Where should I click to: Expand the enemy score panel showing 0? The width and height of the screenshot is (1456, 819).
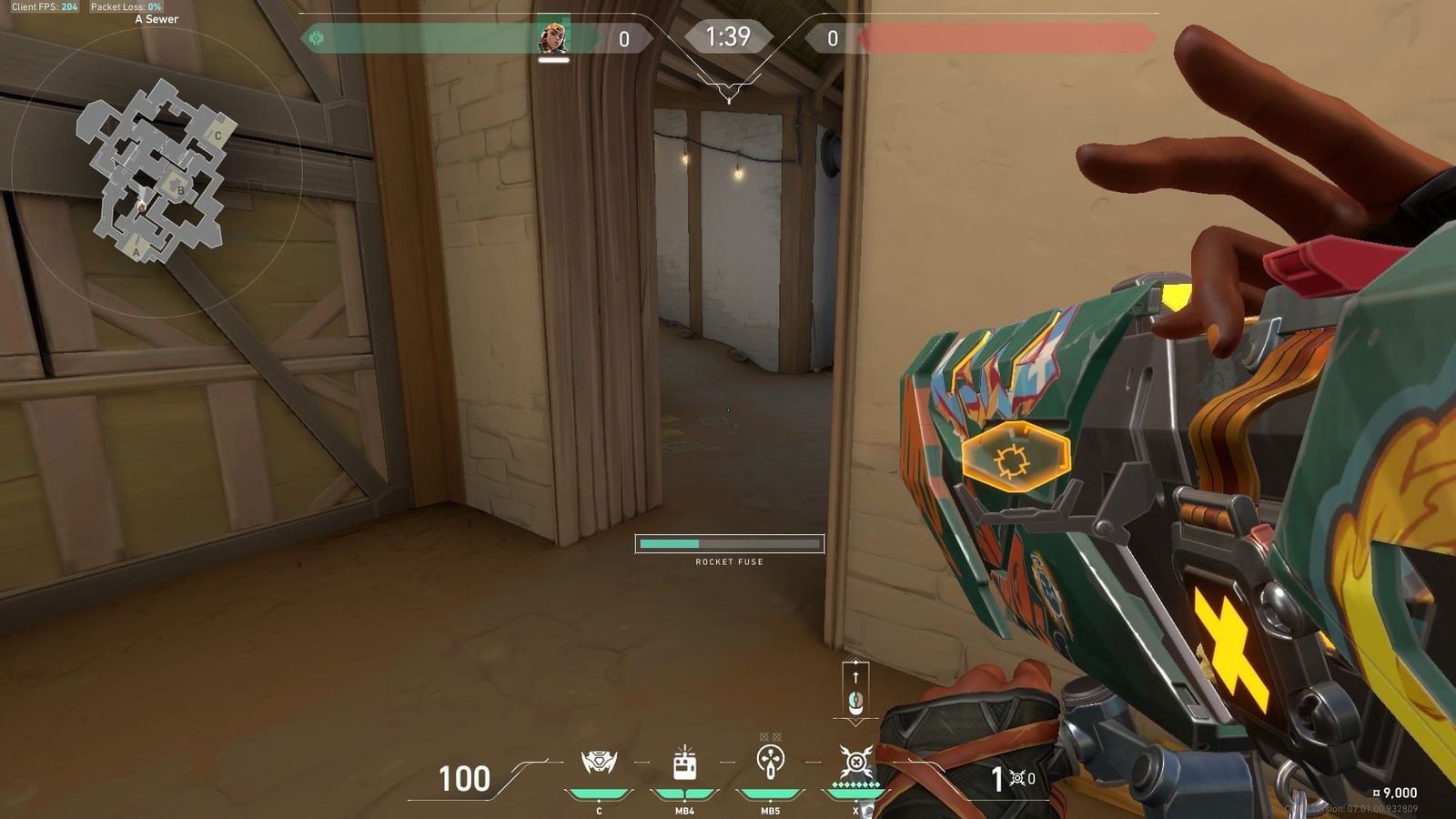[831, 39]
